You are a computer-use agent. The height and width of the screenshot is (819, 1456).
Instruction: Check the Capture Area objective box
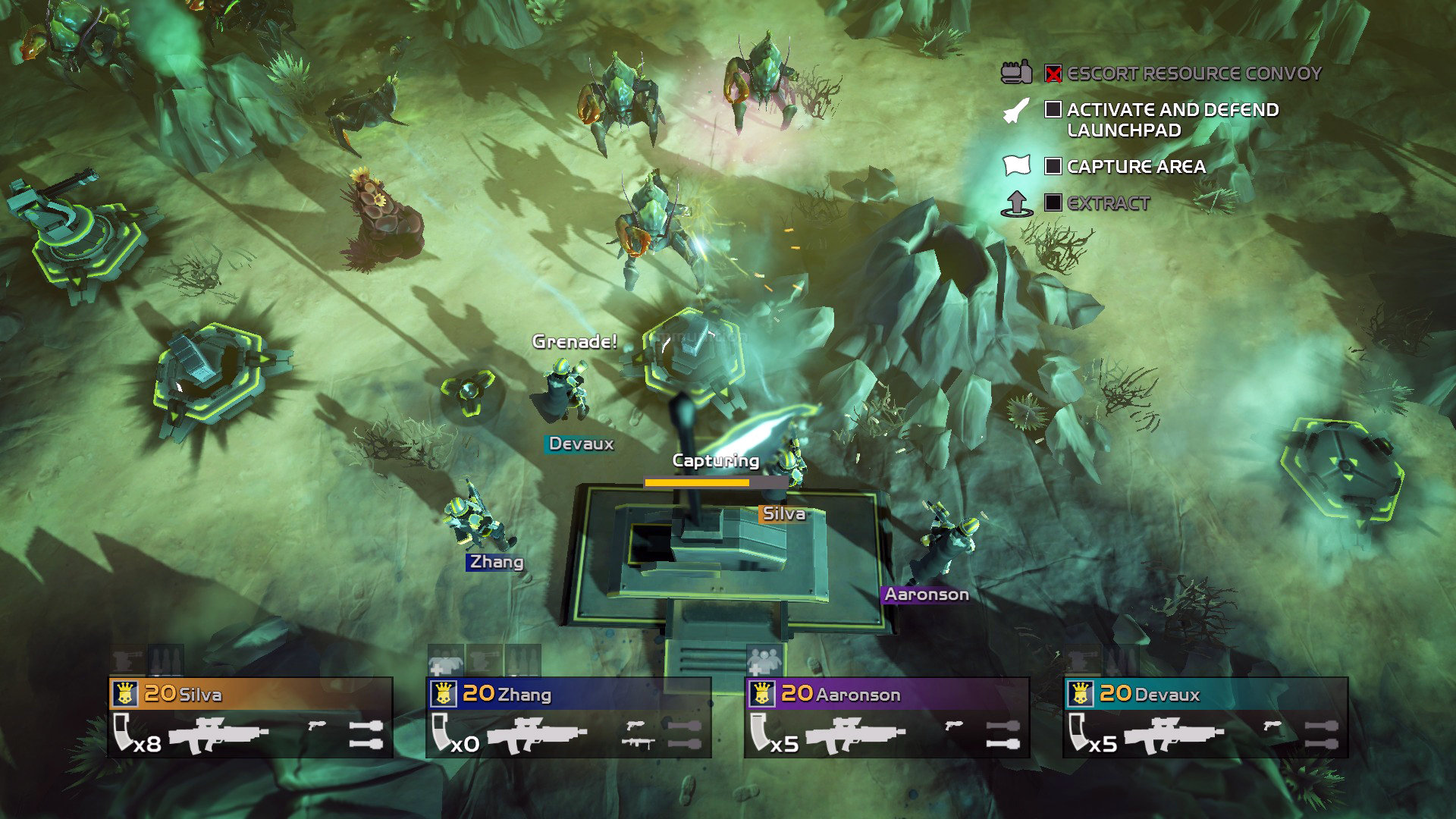(x=1052, y=165)
